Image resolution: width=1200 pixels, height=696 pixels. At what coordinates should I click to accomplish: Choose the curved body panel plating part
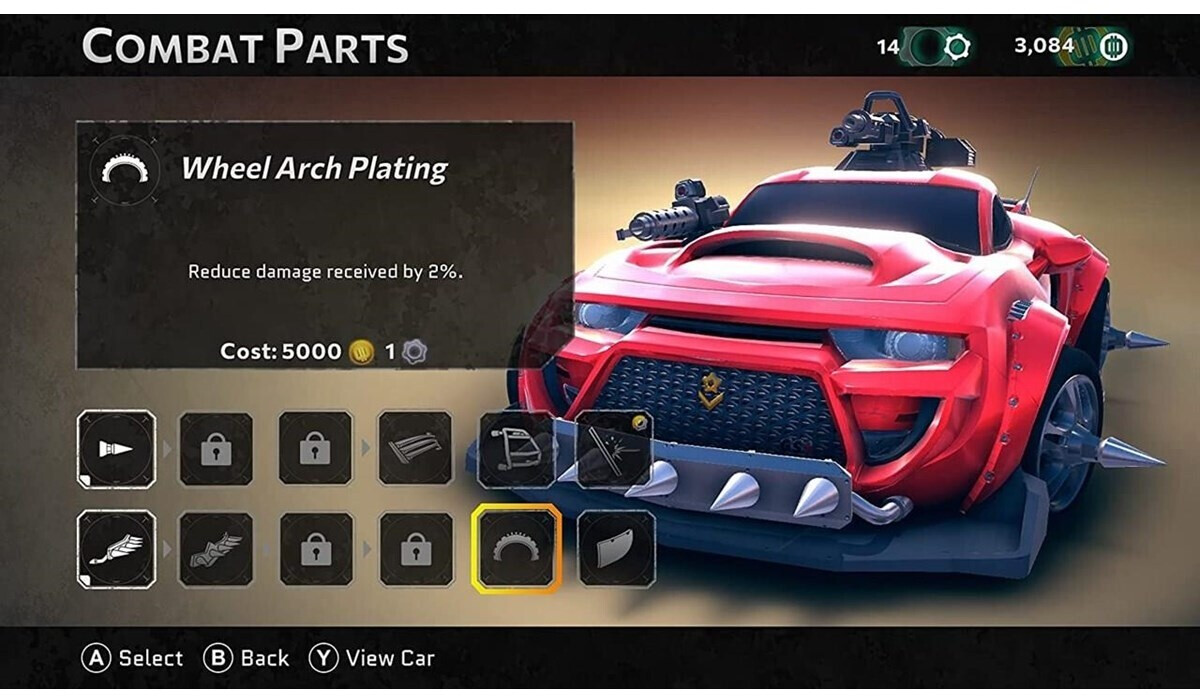(x=616, y=548)
